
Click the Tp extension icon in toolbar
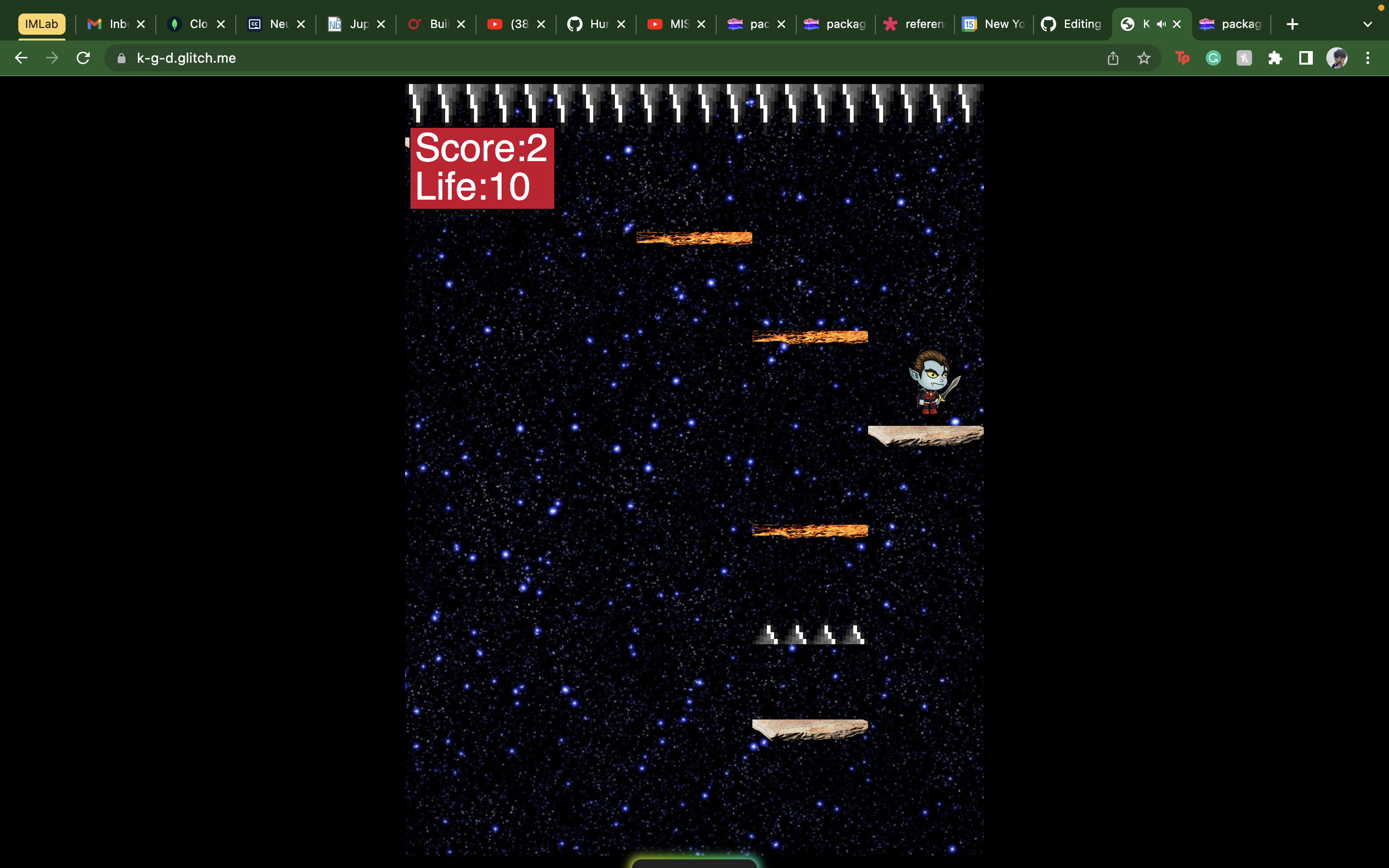(x=1183, y=57)
